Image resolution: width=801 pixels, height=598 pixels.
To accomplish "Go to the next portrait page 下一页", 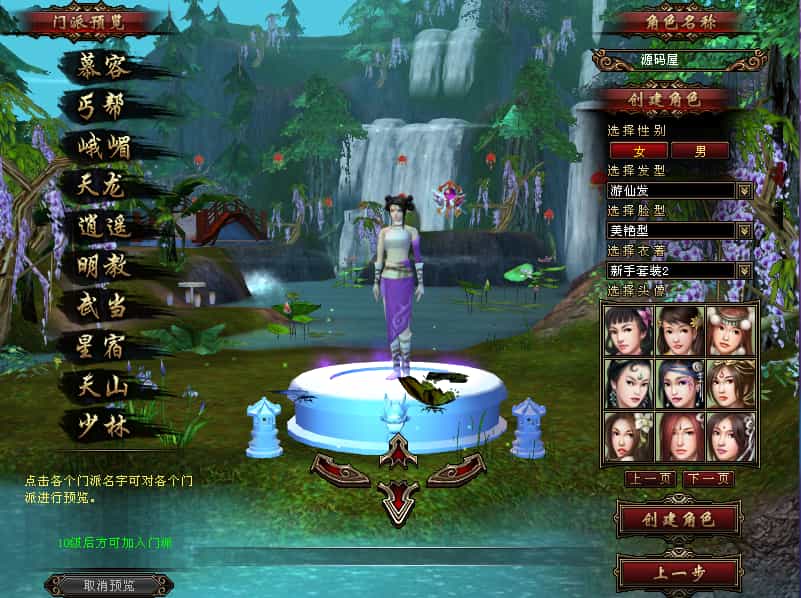I will [707, 479].
